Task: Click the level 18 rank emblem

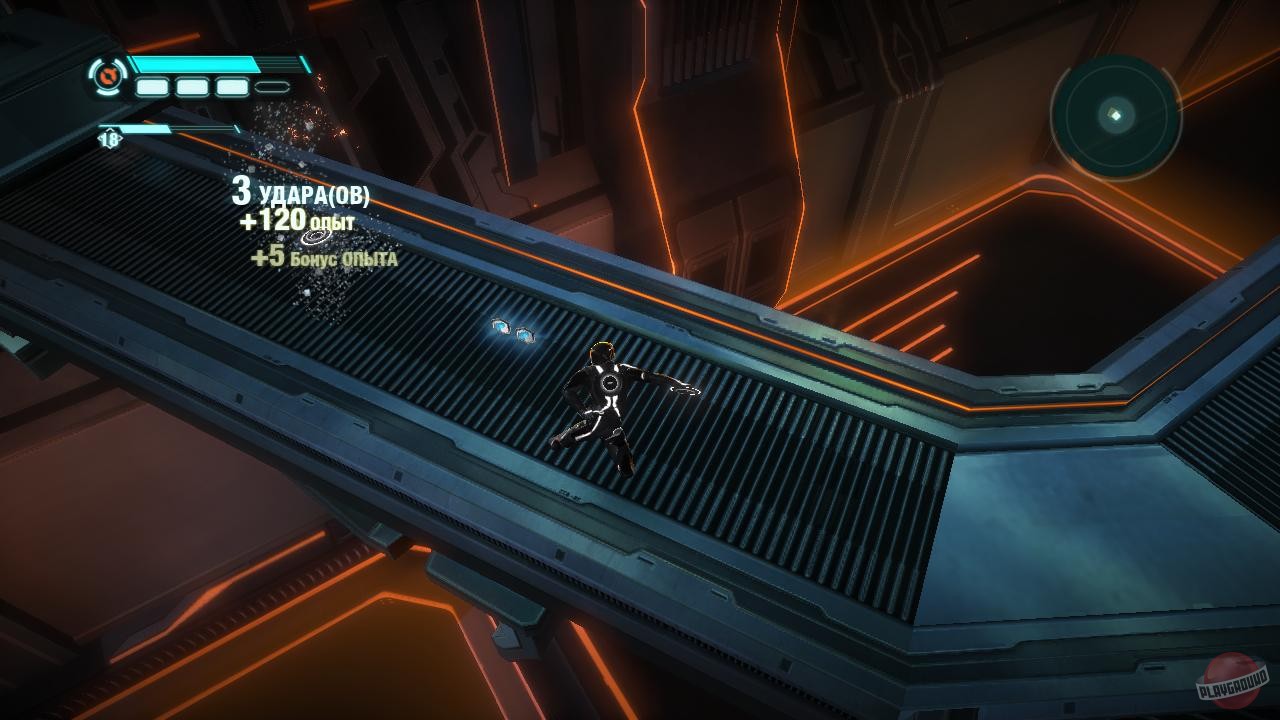Action: (x=110, y=137)
